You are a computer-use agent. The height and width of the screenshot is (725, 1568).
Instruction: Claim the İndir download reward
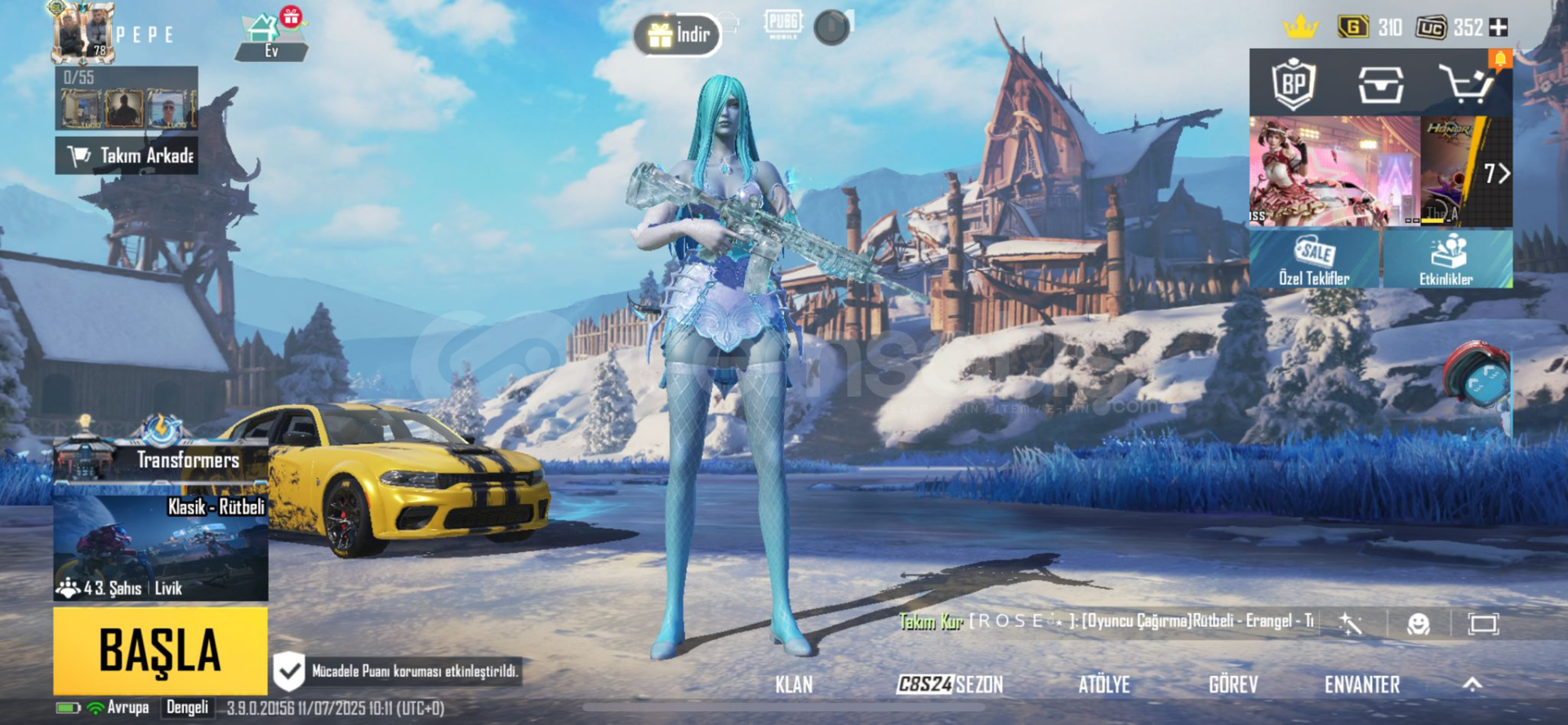[678, 34]
